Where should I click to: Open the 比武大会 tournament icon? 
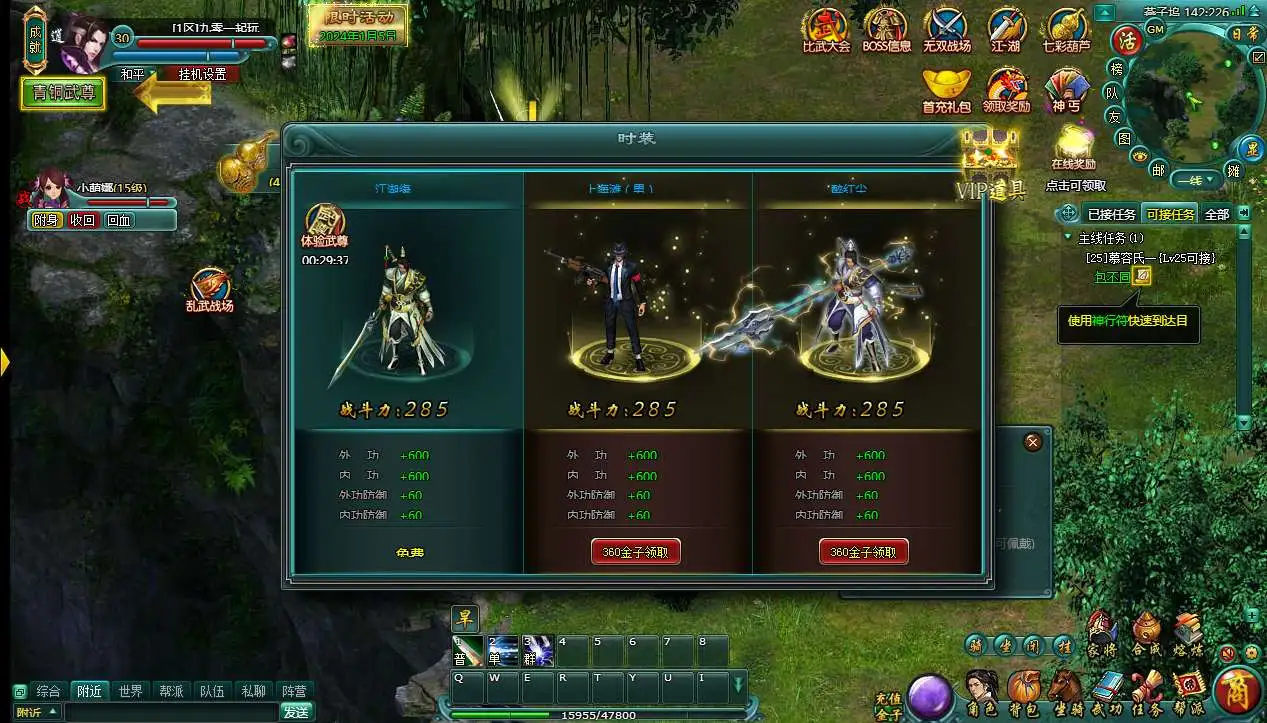(826, 30)
